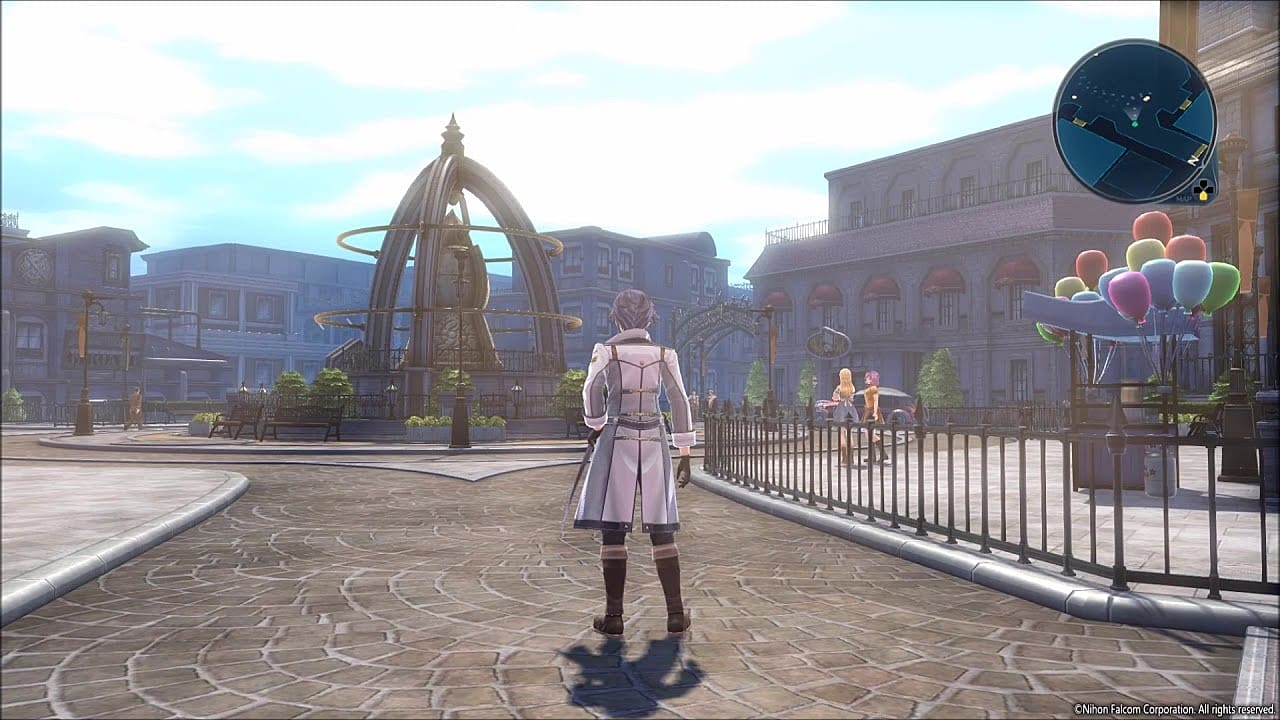Select the green player marker on minimap

pyautogui.click(x=1135, y=124)
